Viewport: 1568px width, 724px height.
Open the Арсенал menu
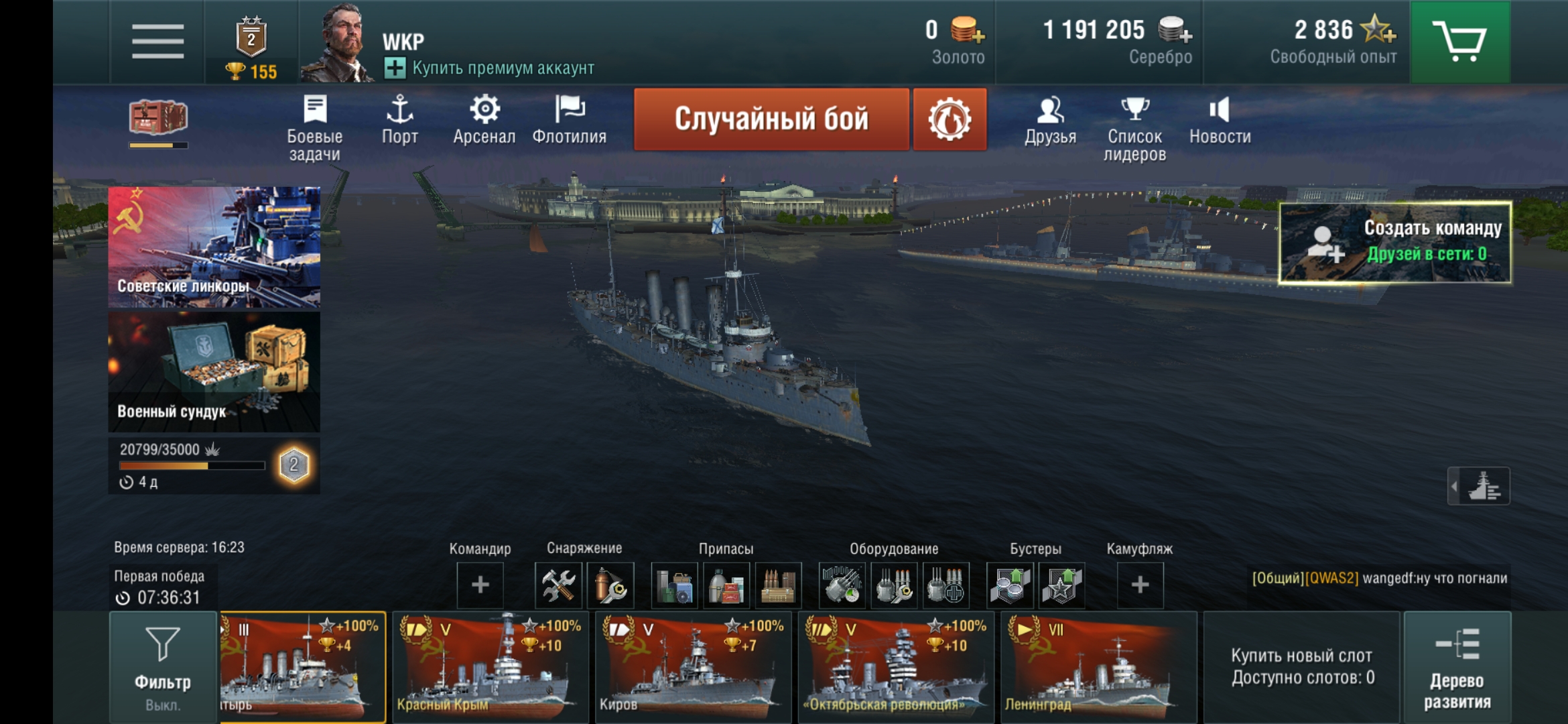[x=484, y=121]
